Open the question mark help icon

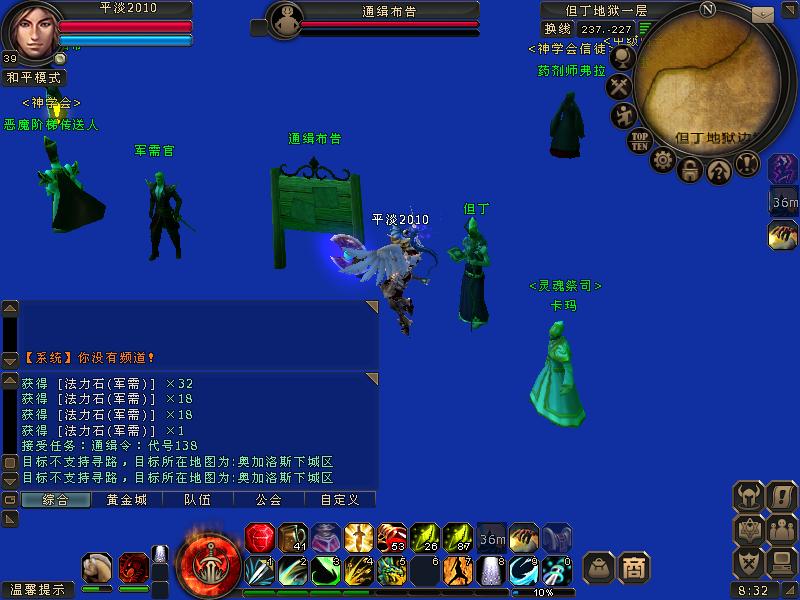(x=718, y=170)
